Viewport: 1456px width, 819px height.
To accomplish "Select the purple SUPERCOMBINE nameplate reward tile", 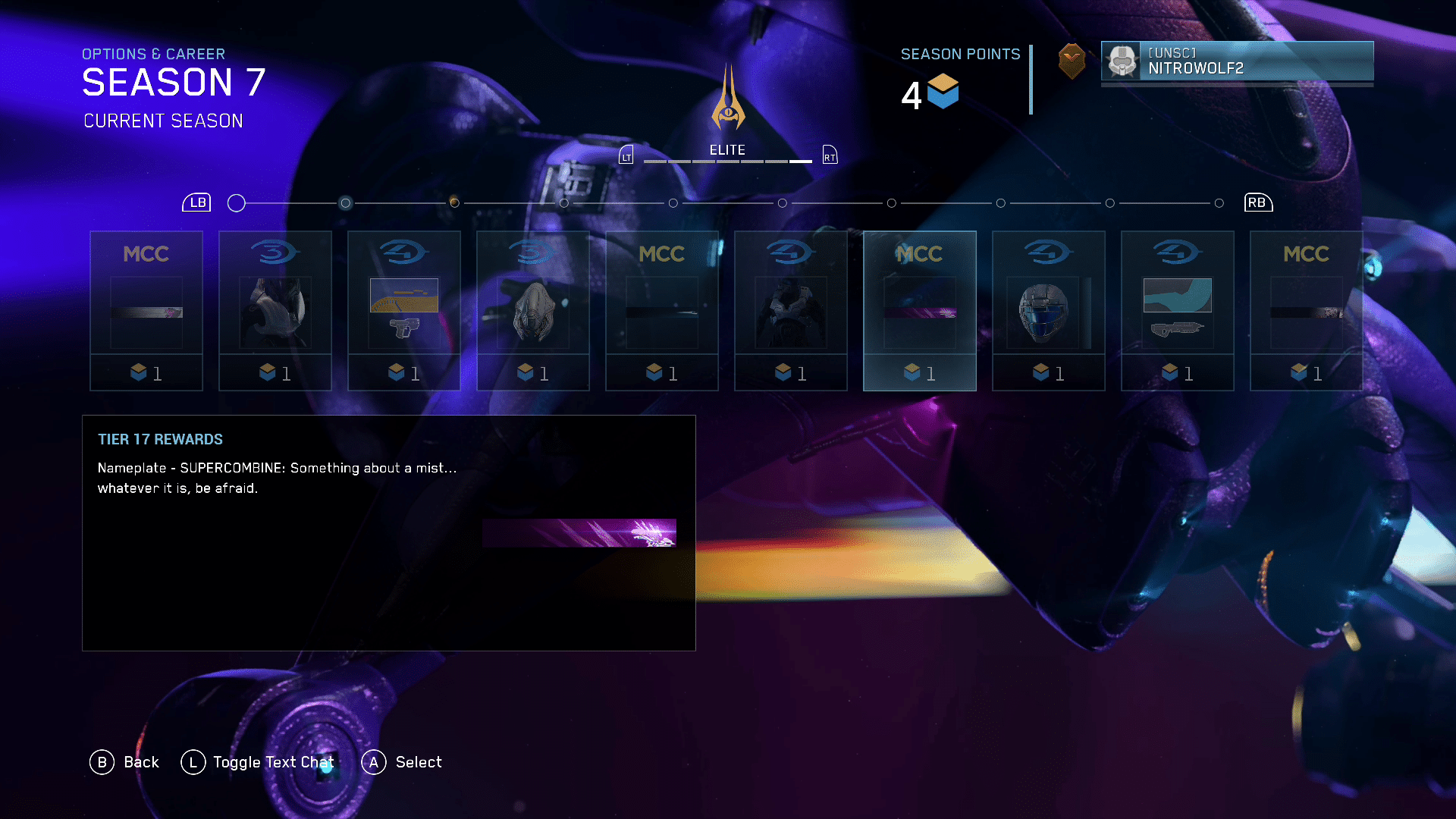I will click(919, 311).
